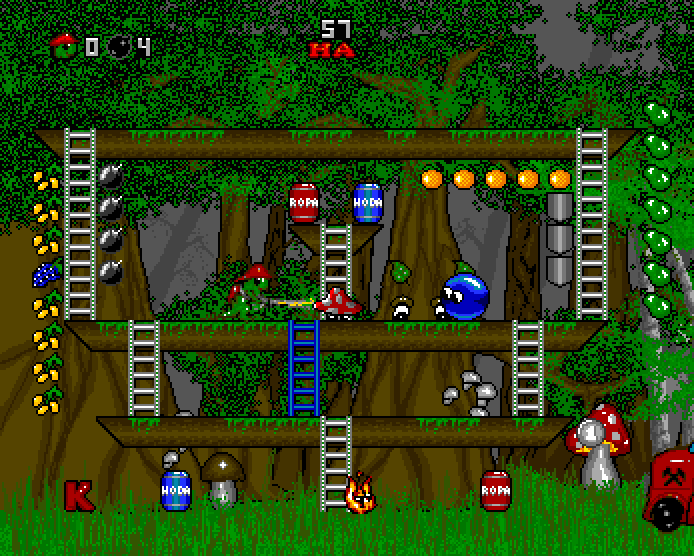Select the bomb ammo icon in the HUD
The width and height of the screenshot is (694, 556).
[x=120, y=46]
